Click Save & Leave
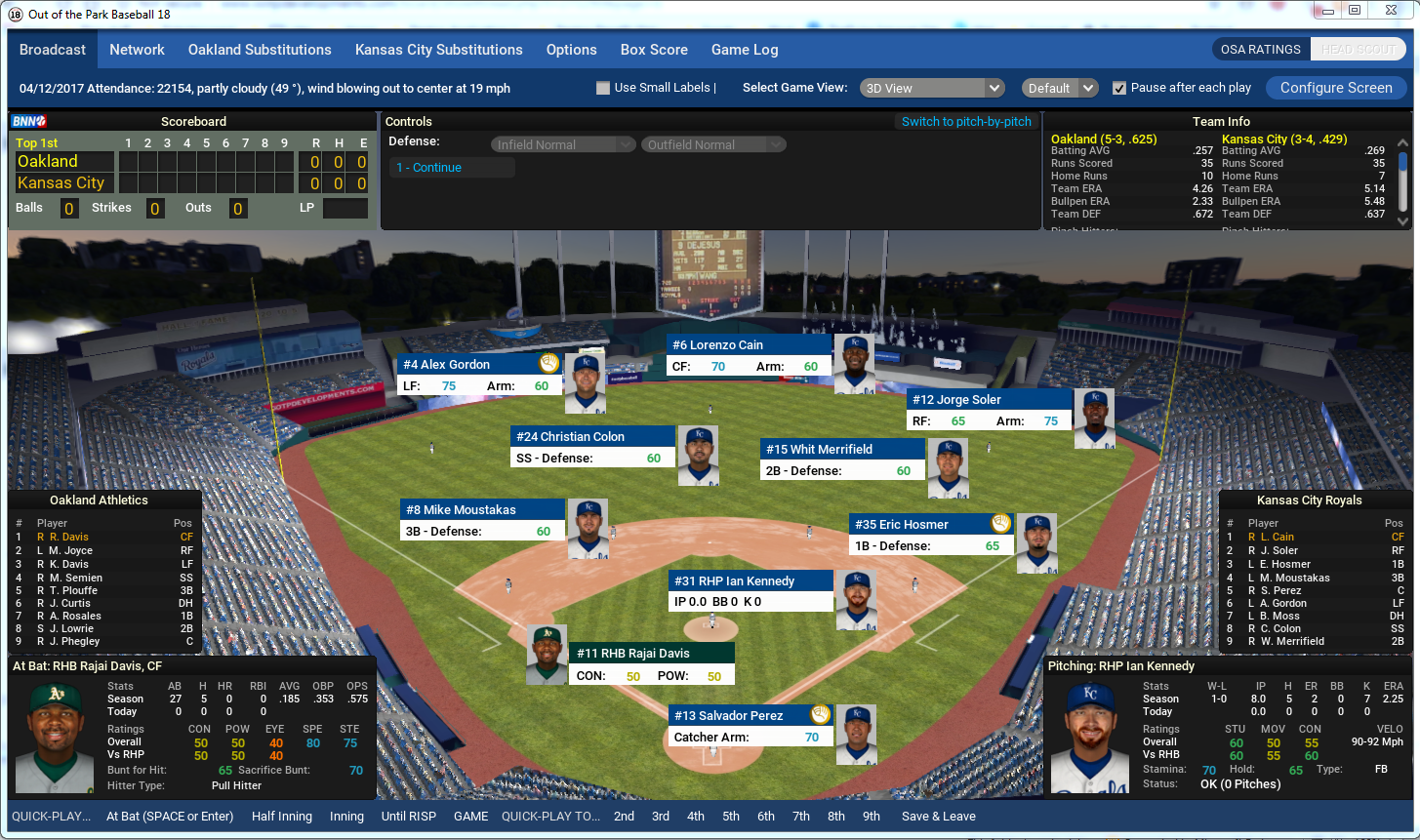Image resolution: width=1420 pixels, height=840 pixels. tap(938, 817)
